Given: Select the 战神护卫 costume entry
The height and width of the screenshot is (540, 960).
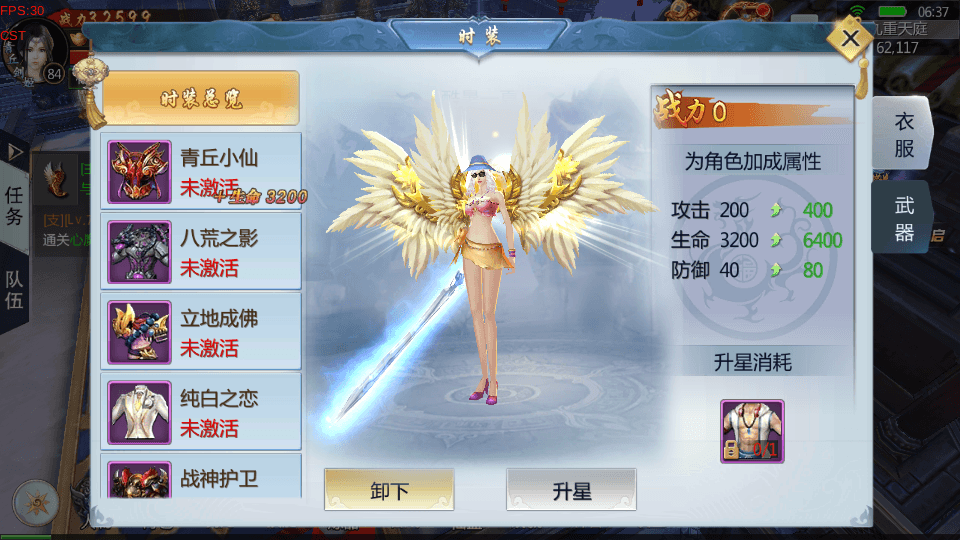Looking at the screenshot, I should pyautogui.click(x=201, y=478).
